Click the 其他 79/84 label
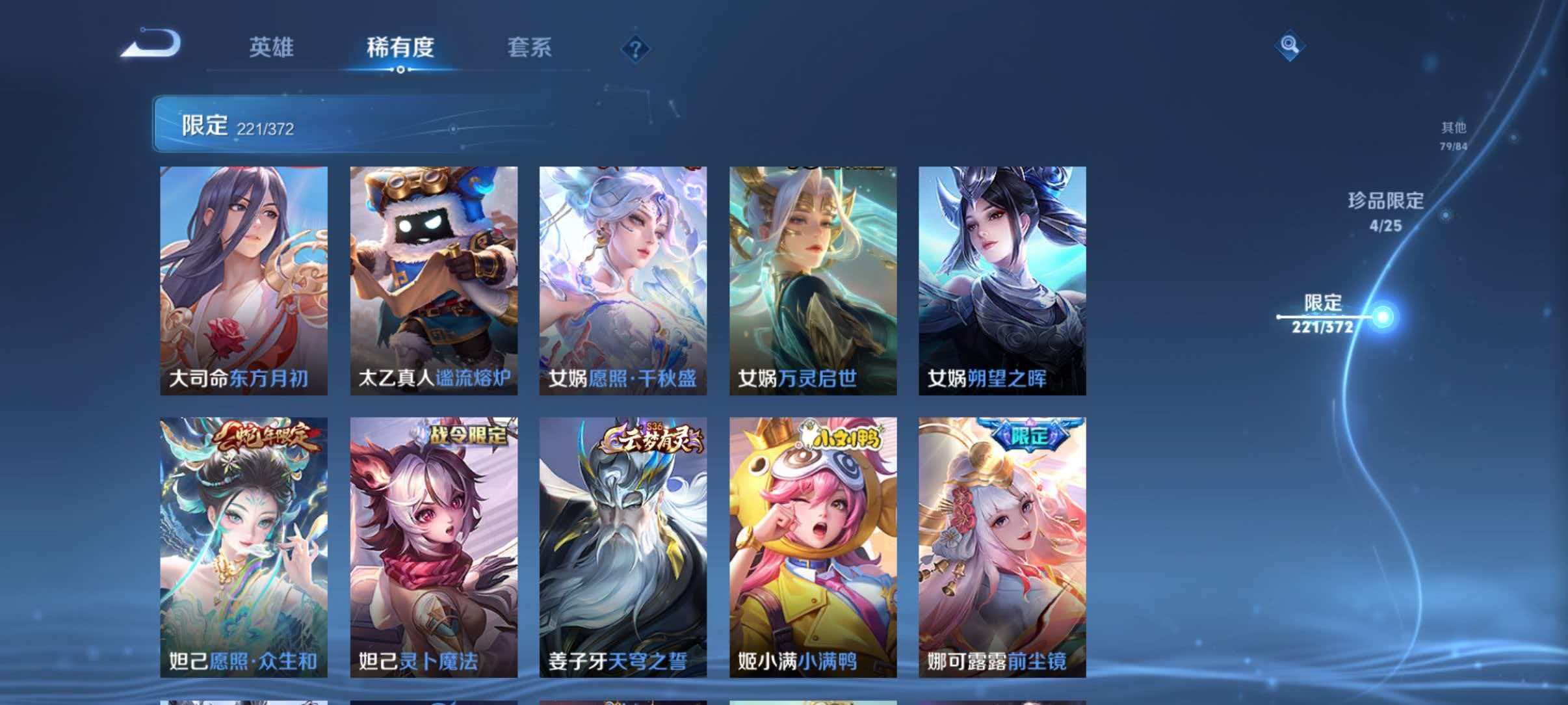The width and height of the screenshot is (1568, 705). (1455, 133)
